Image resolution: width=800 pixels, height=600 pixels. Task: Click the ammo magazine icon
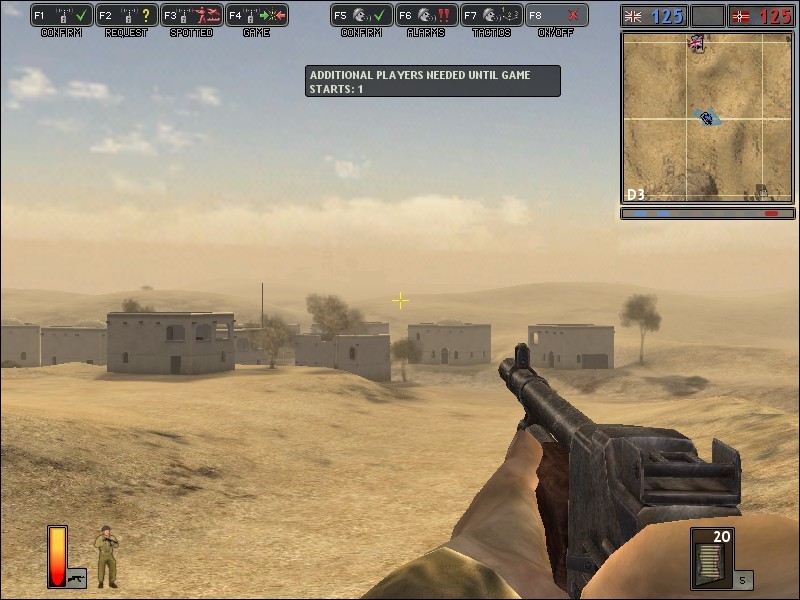pyautogui.click(x=712, y=558)
